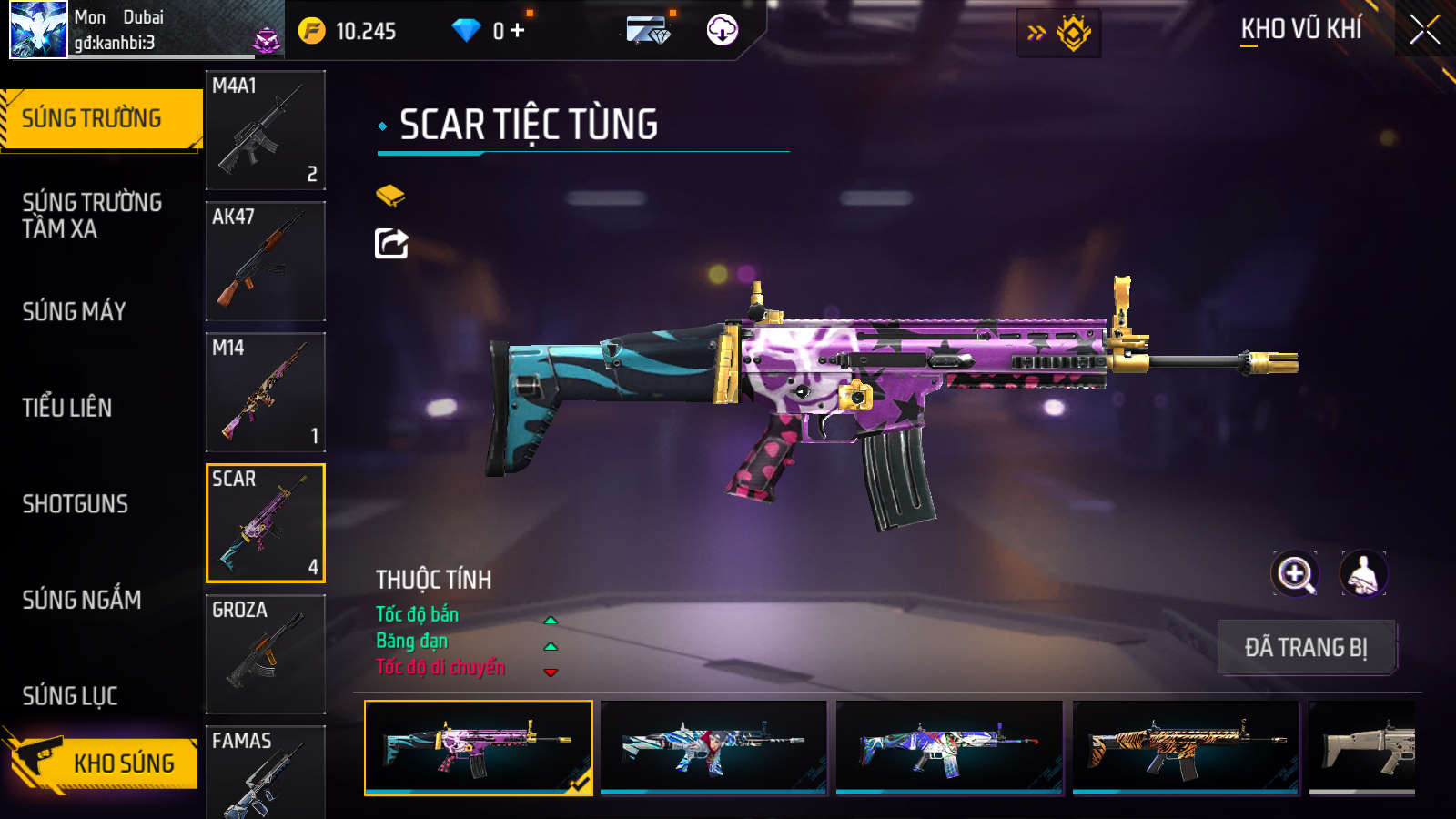Image resolution: width=1456 pixels, height=819 pixels.
Task: Switch to Súng Trường Tầm Xa category
Action: click(92, 216)
